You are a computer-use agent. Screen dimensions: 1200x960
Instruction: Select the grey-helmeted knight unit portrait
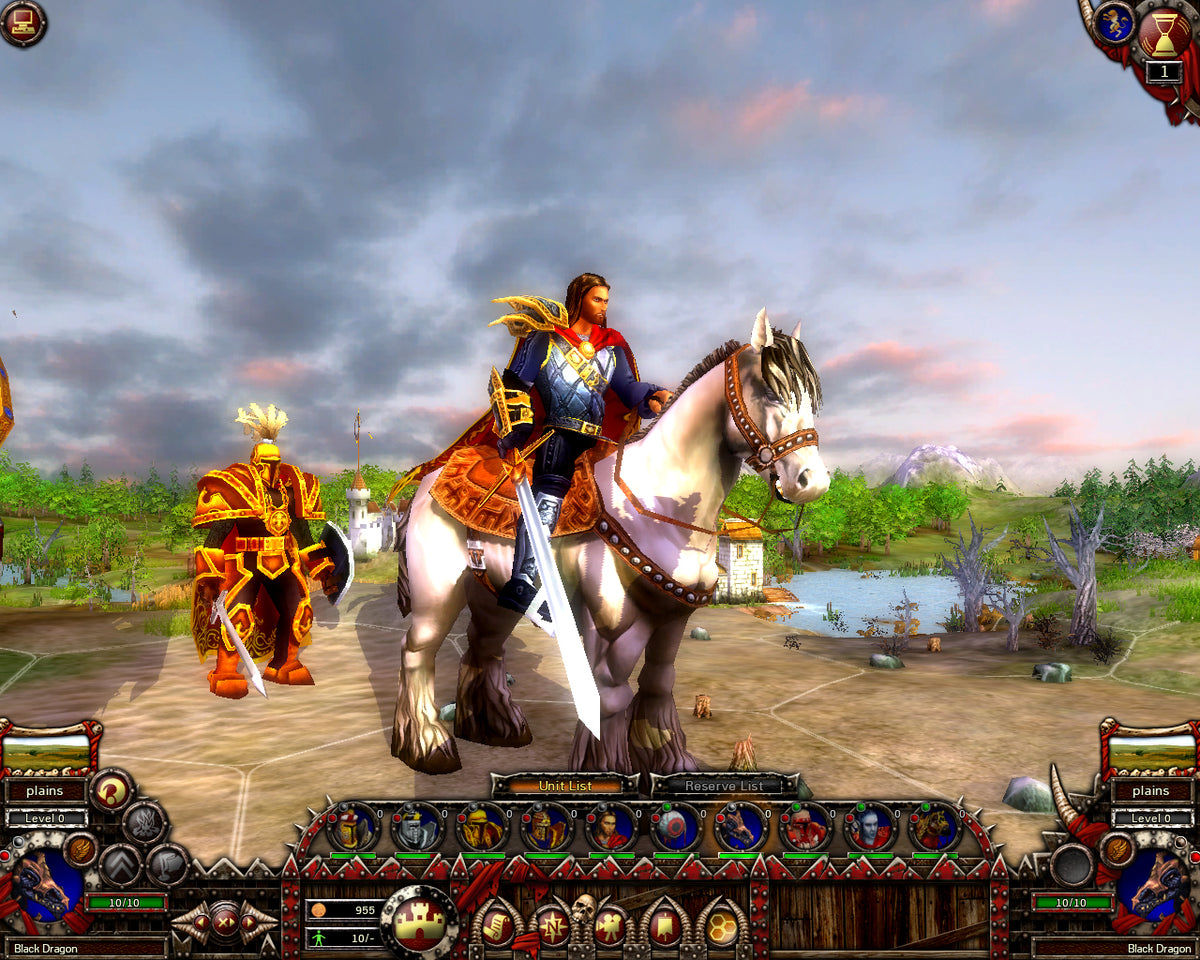point(417,828)
